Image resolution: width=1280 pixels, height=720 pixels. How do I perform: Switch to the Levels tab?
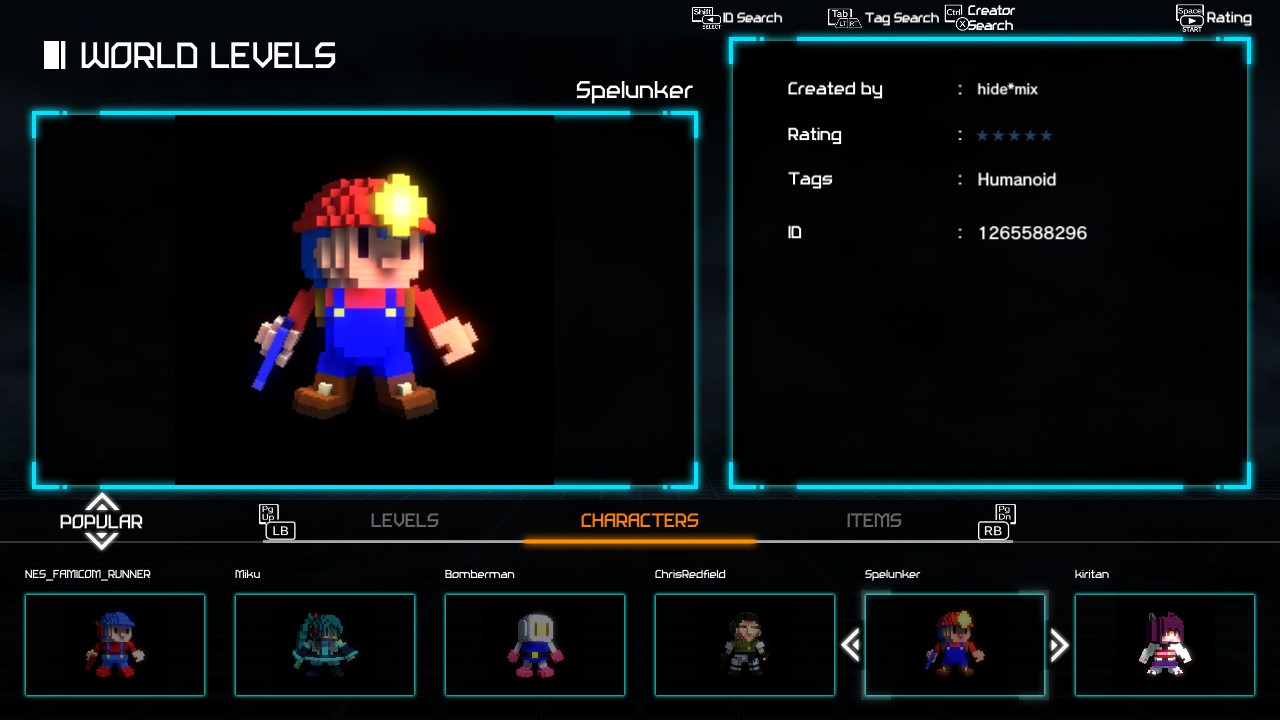[404, 521]
